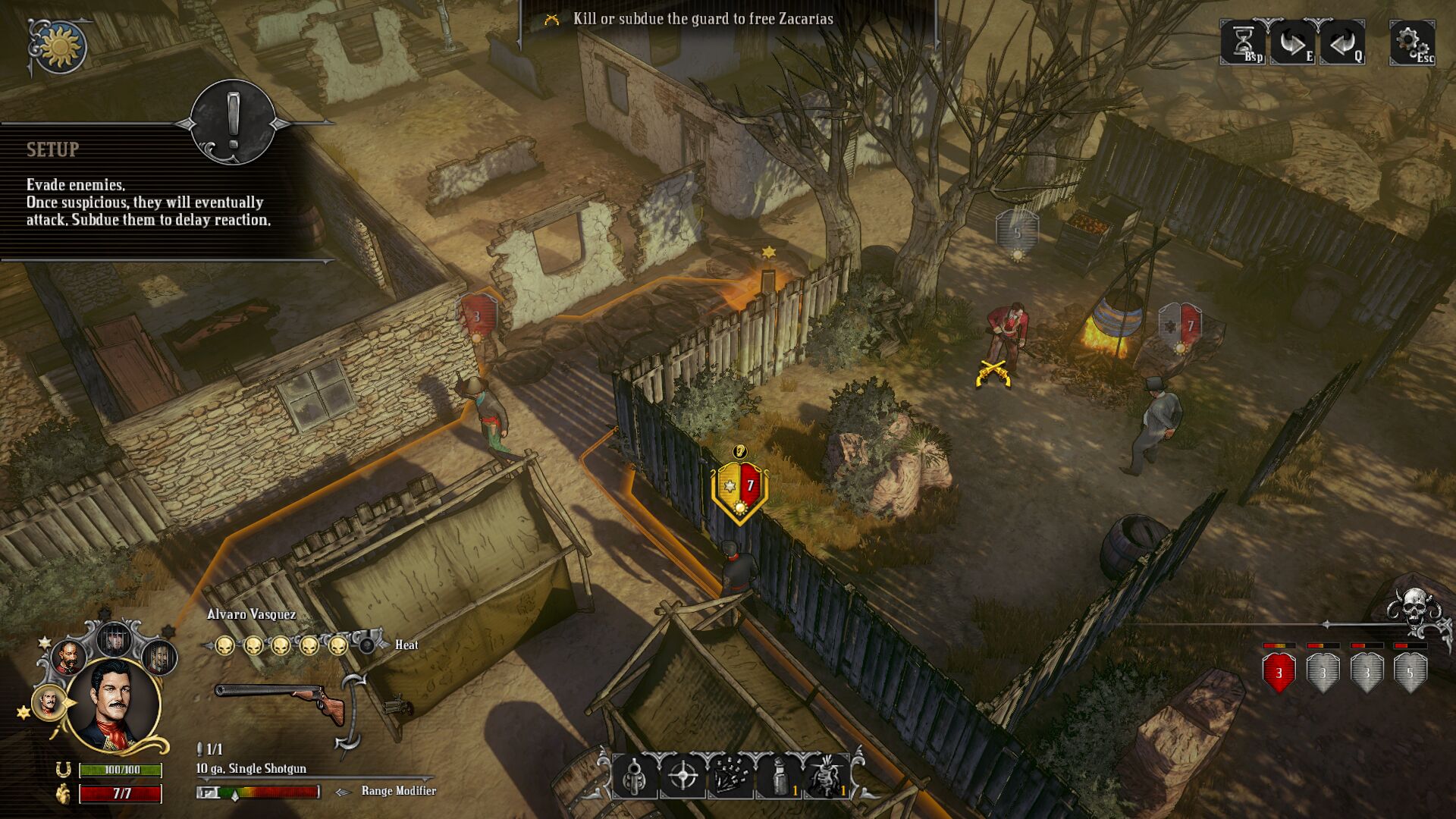Use the bottle item slot
The image size is (1456, 819).
pyautogui.click(x=779, y=776)
